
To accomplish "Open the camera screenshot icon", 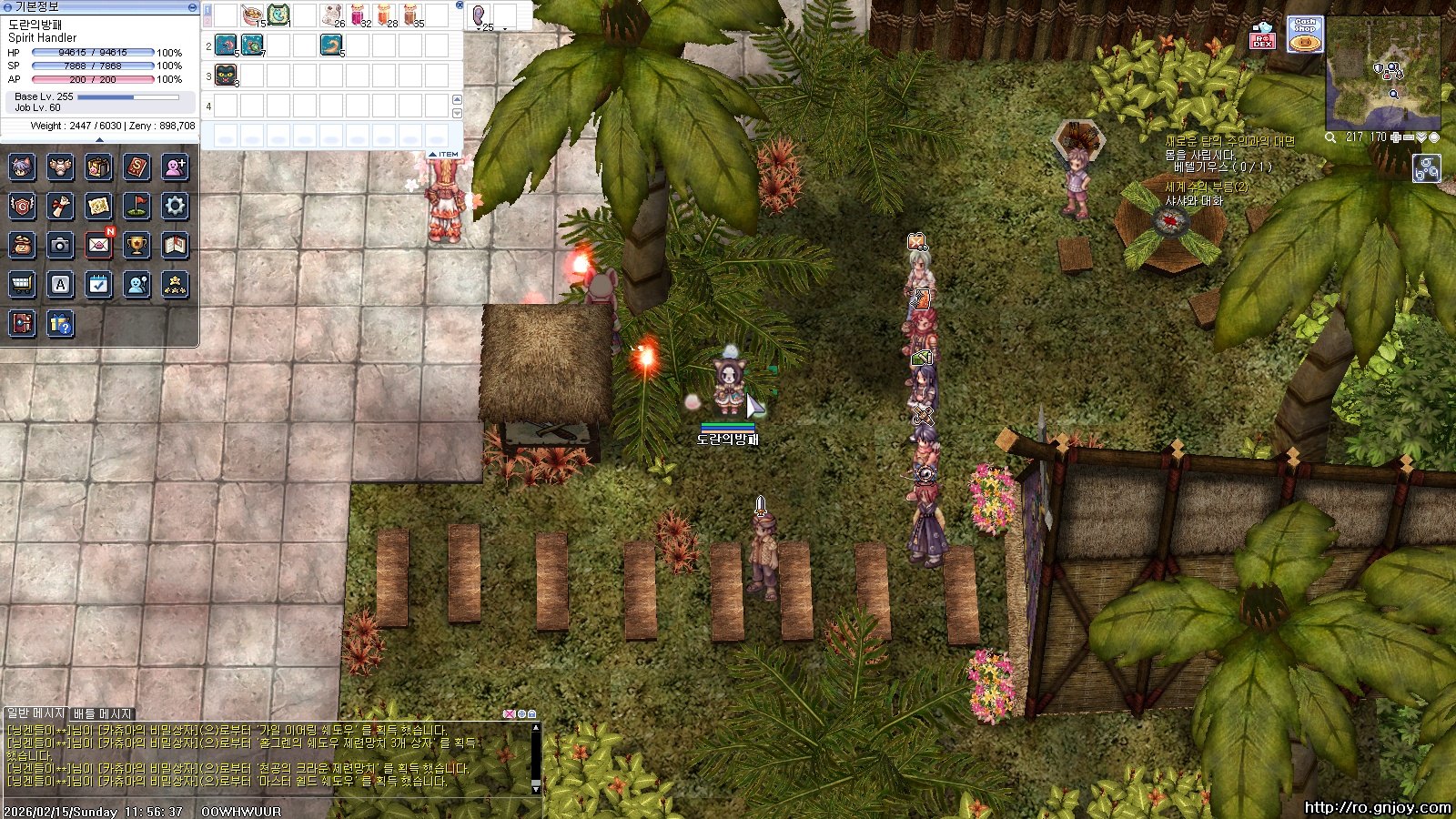I will [60, 245].
